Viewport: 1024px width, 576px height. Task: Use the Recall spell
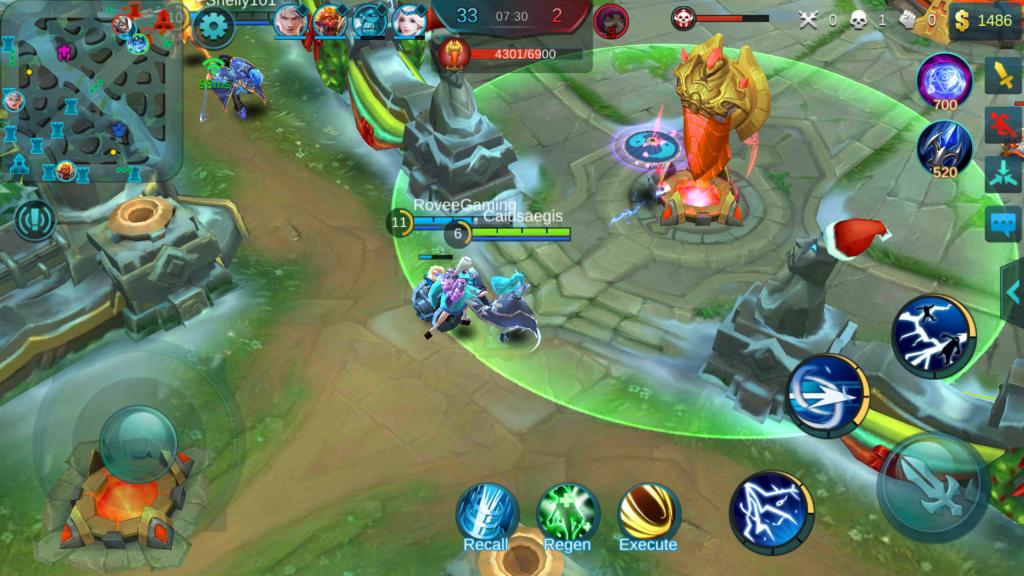pyautogui.click(x=486, y=512)
